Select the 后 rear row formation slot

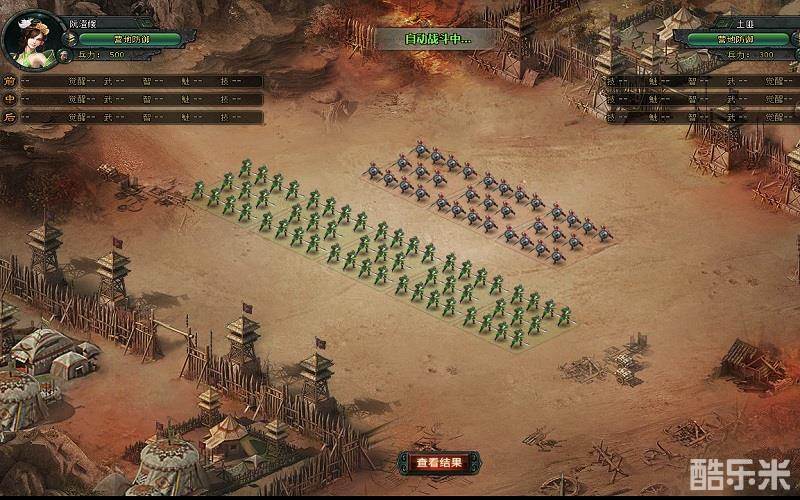click(x=11, y=117)
